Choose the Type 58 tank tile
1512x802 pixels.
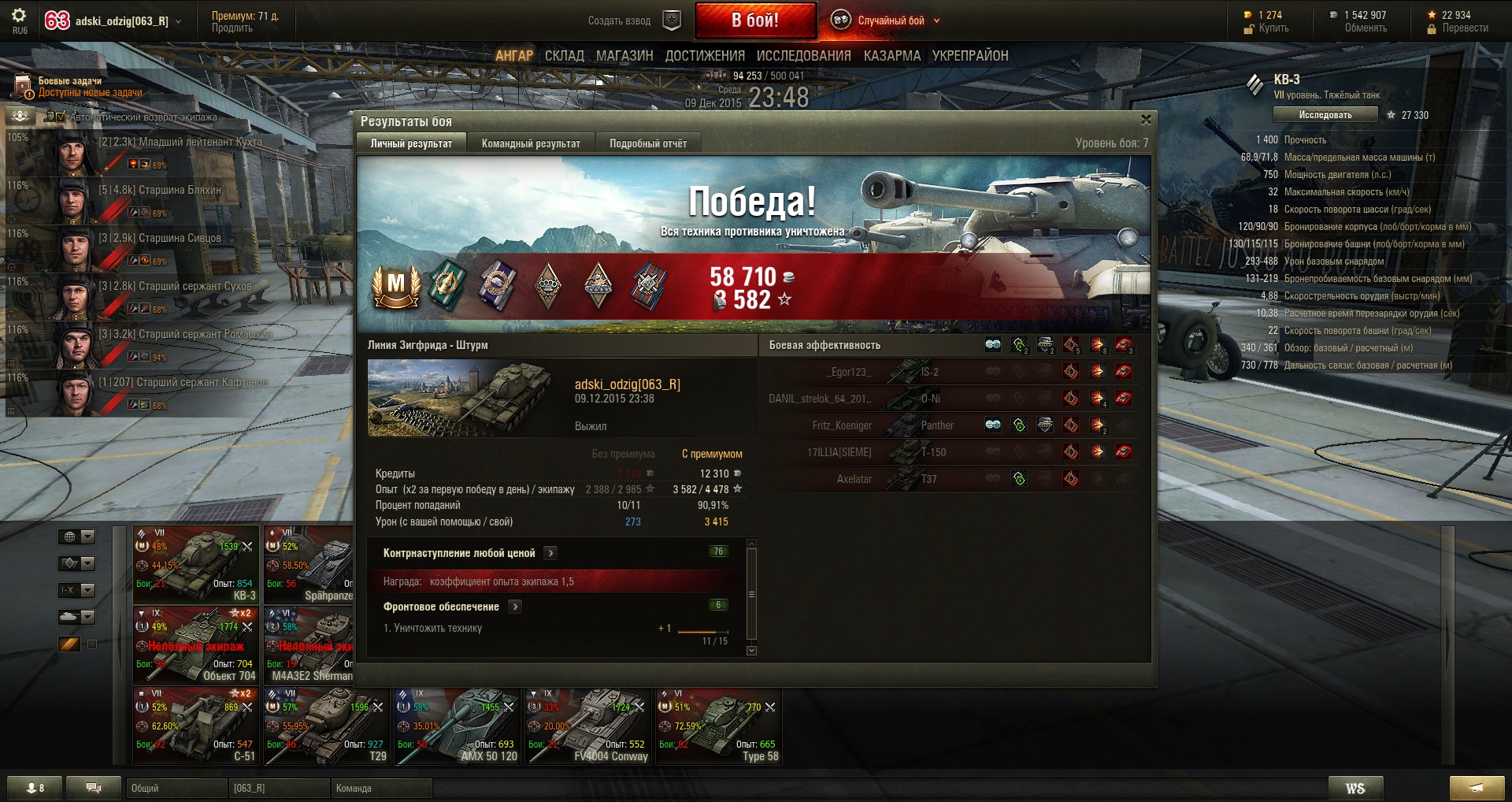tap(719, 726)
